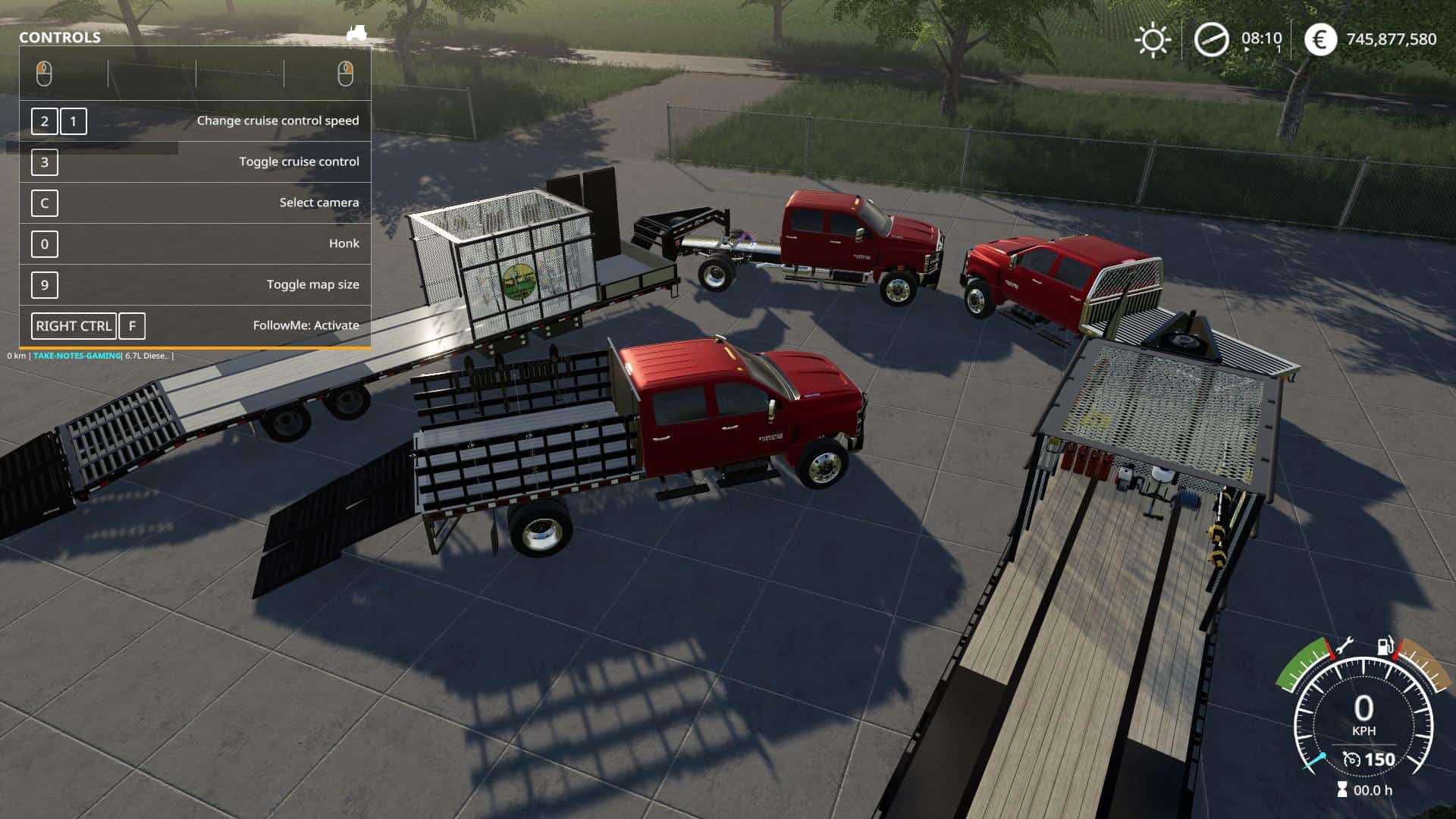Toggle the cruise control speed icon
Viewport: 1456px width, 819px height.
point(1351,759)
